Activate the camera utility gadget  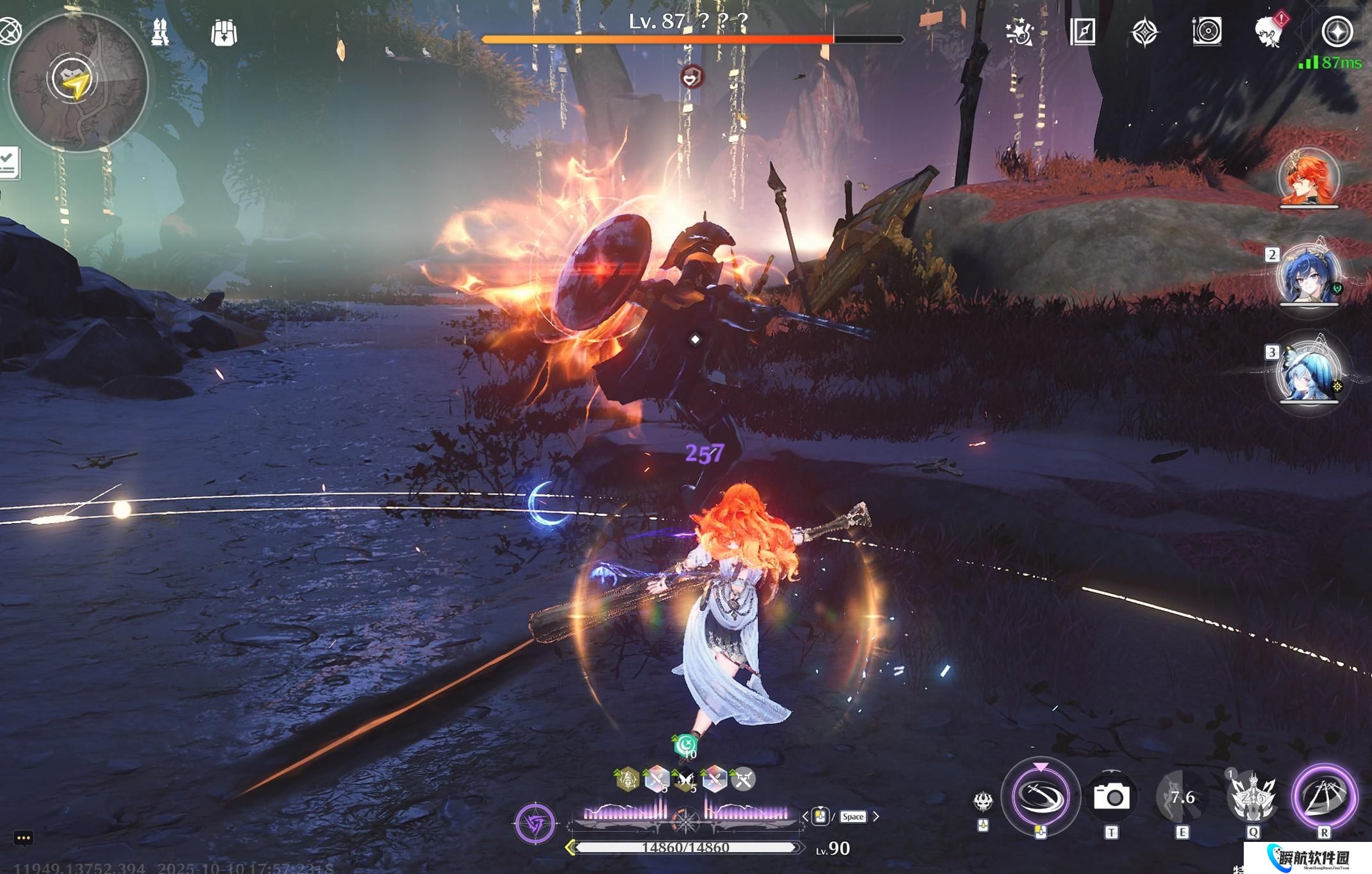tap(1111, 797)
